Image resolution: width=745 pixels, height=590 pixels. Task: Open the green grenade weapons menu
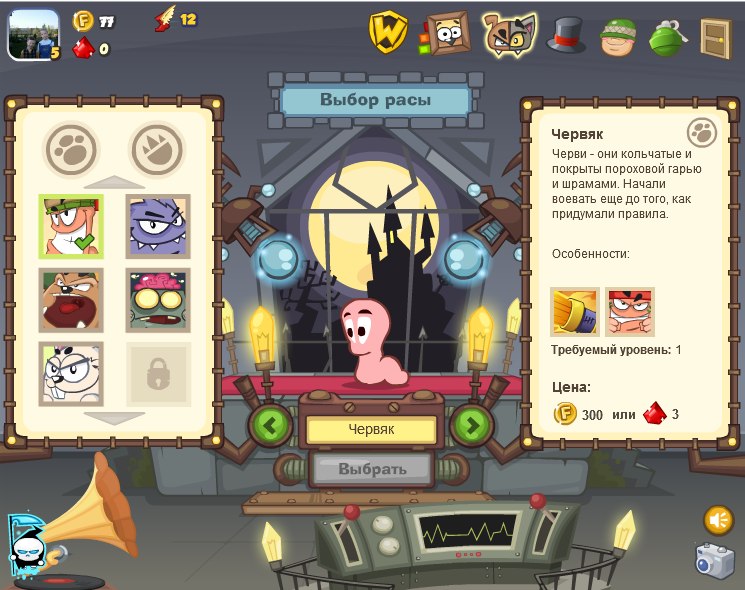(667, 36)
